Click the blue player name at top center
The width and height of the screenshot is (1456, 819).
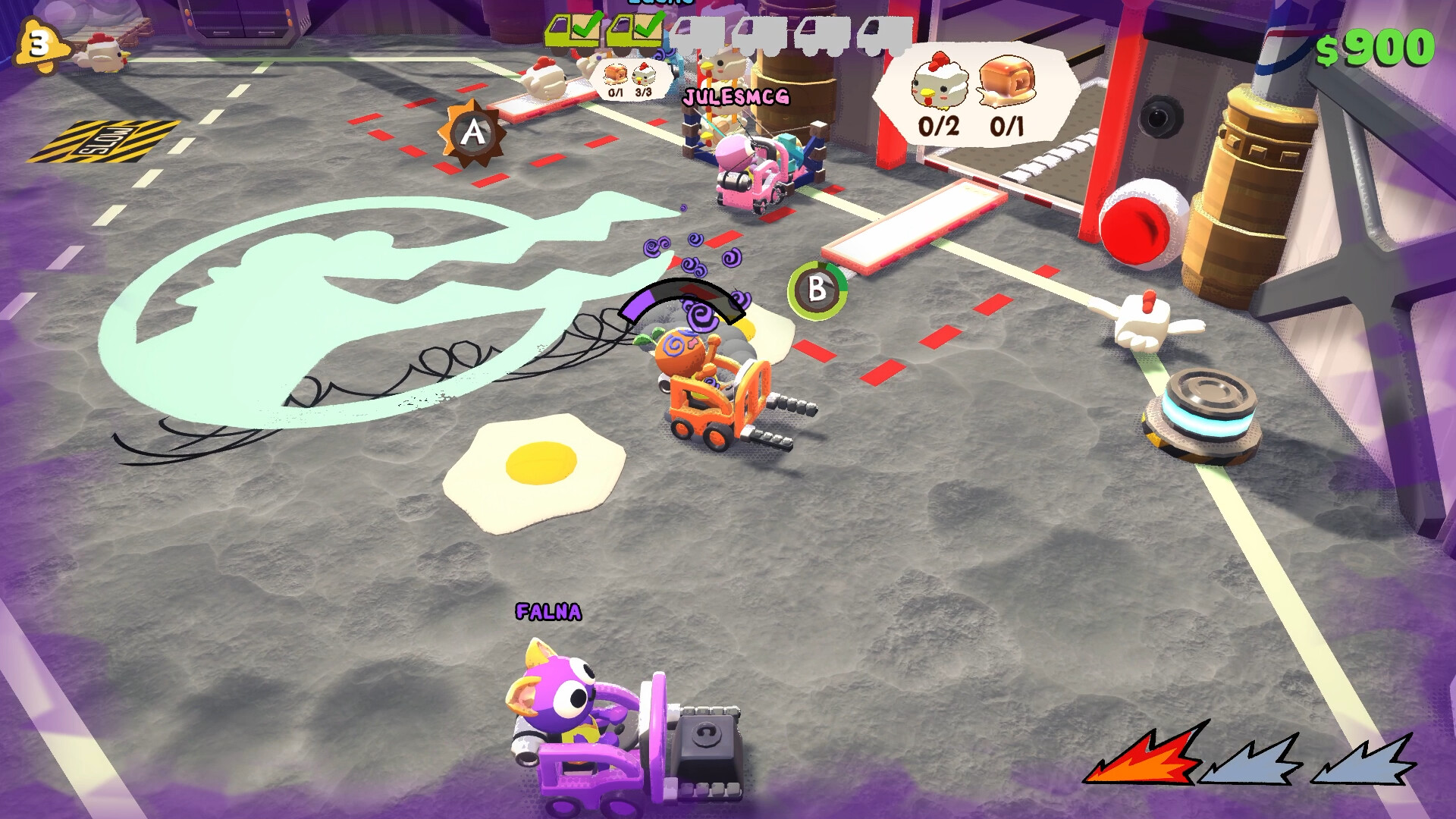coord(659,4)
